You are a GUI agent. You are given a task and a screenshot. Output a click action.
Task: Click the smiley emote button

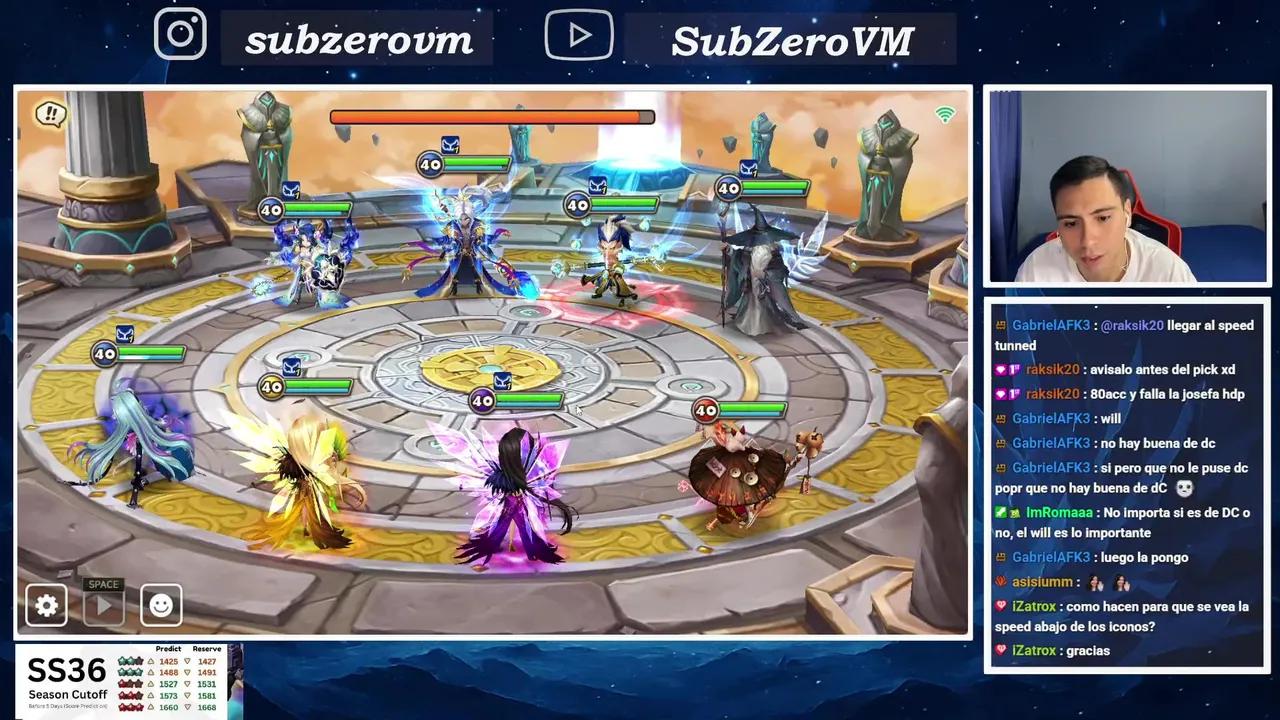(160, 605)
